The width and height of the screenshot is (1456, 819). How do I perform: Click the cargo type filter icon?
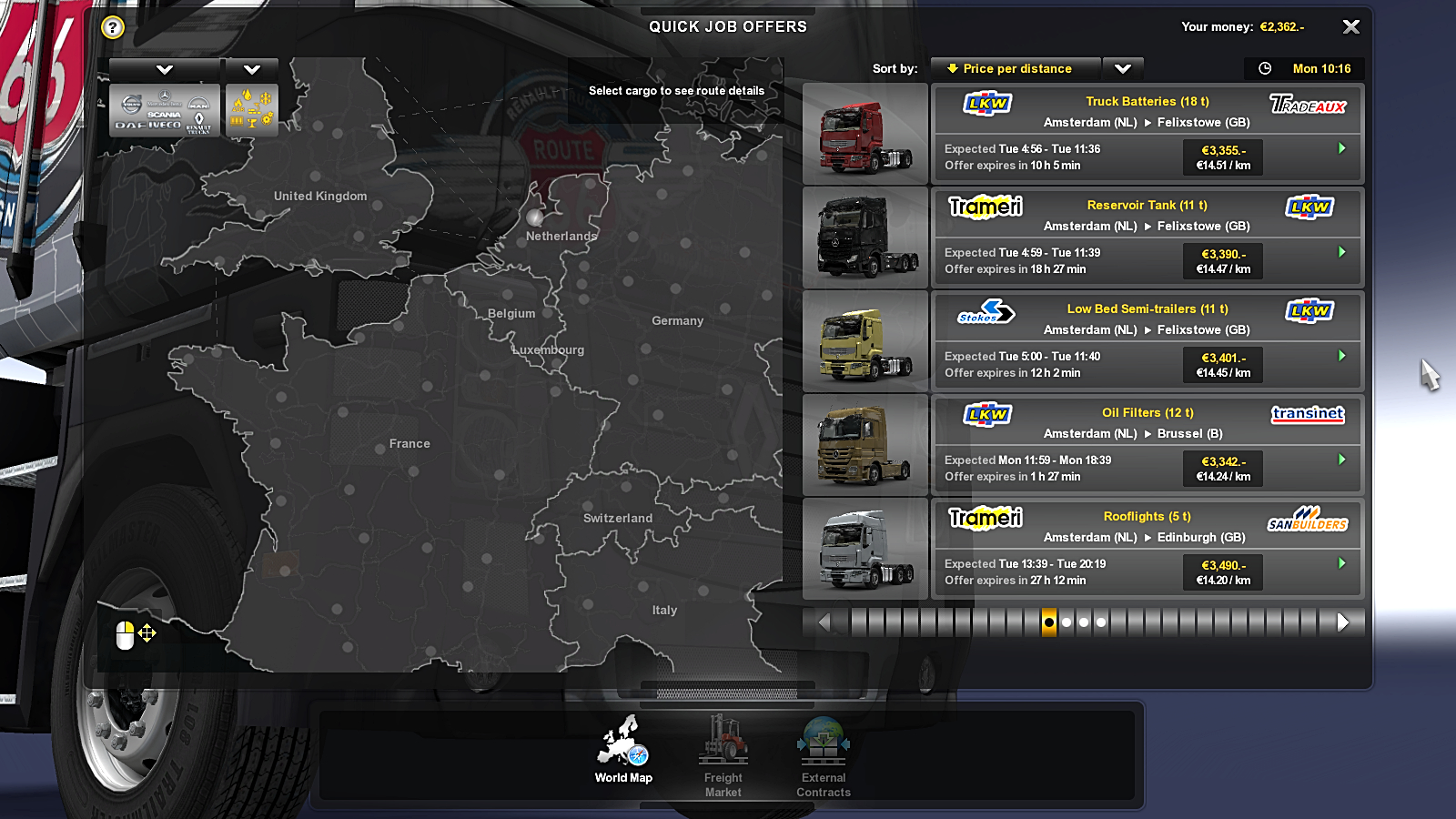pyautogui.click(x=252, y=111)
